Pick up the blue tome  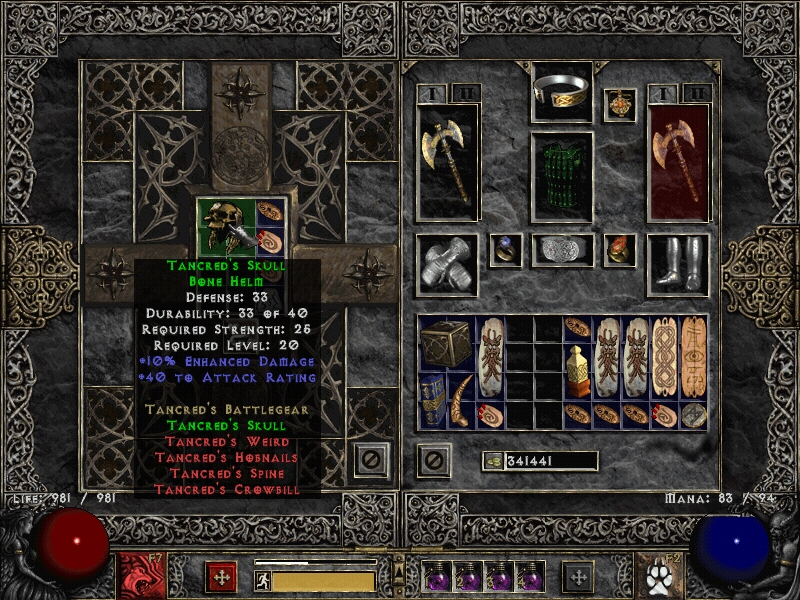coord(434,400)
